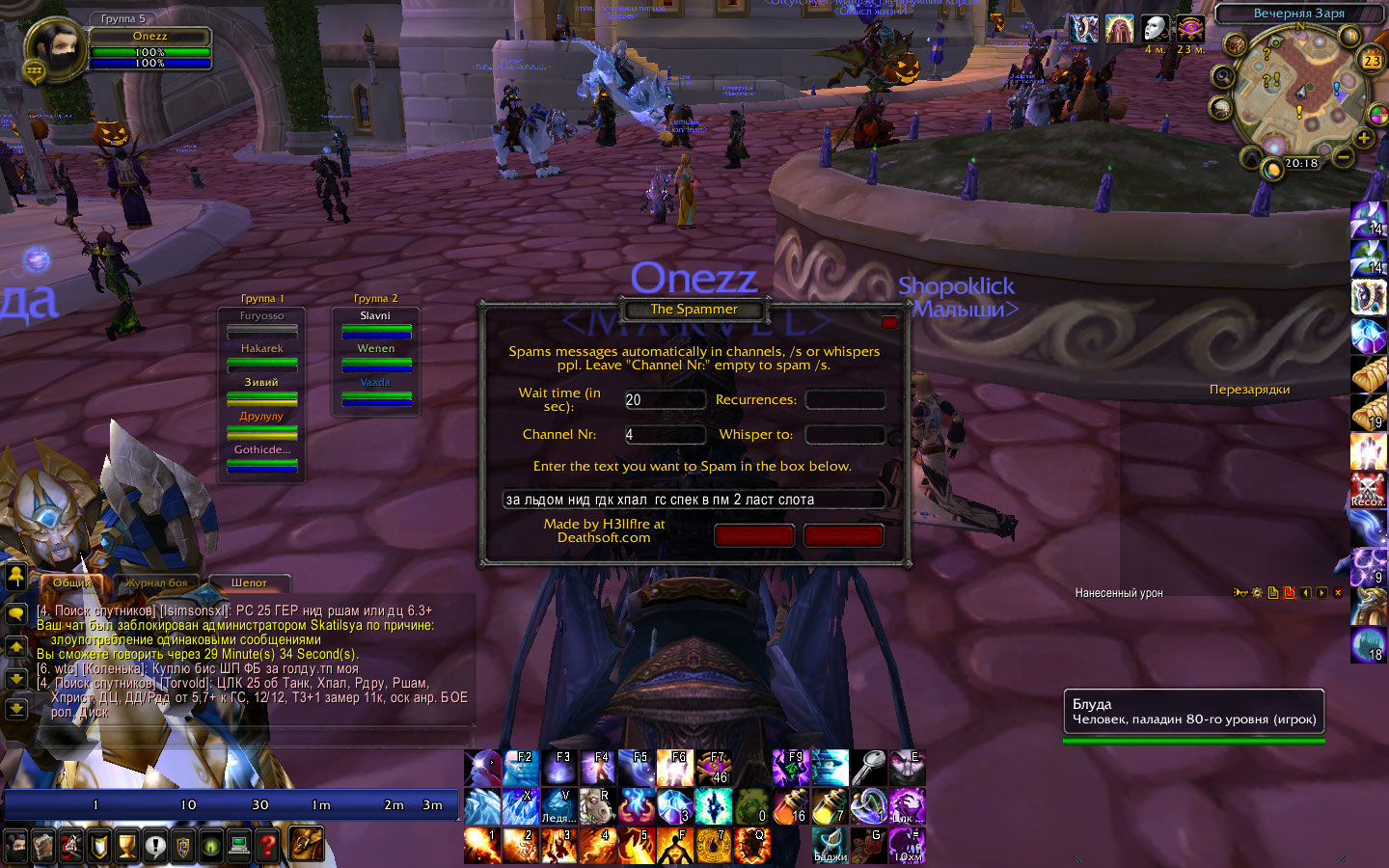The image size is (1389, 868).
Task: Use the potion slot with 16 charges
Action: coord(791,807)
